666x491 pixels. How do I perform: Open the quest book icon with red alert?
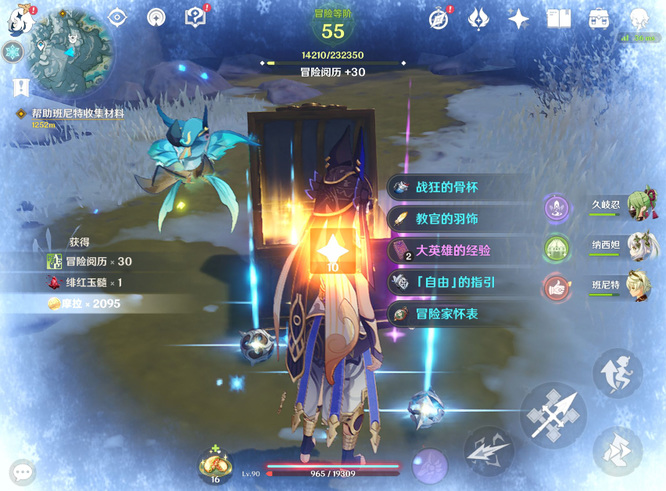point(196,17)
